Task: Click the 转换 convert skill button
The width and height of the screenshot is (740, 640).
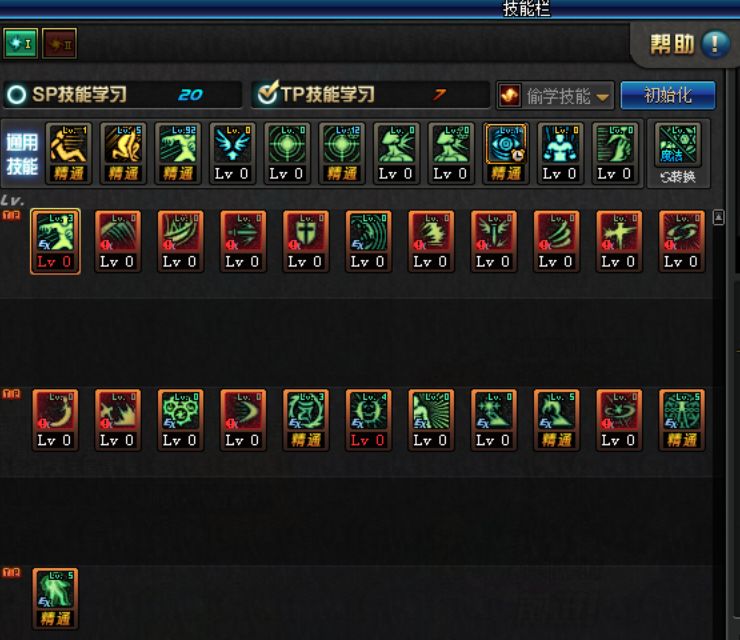Action: [678, 154]
